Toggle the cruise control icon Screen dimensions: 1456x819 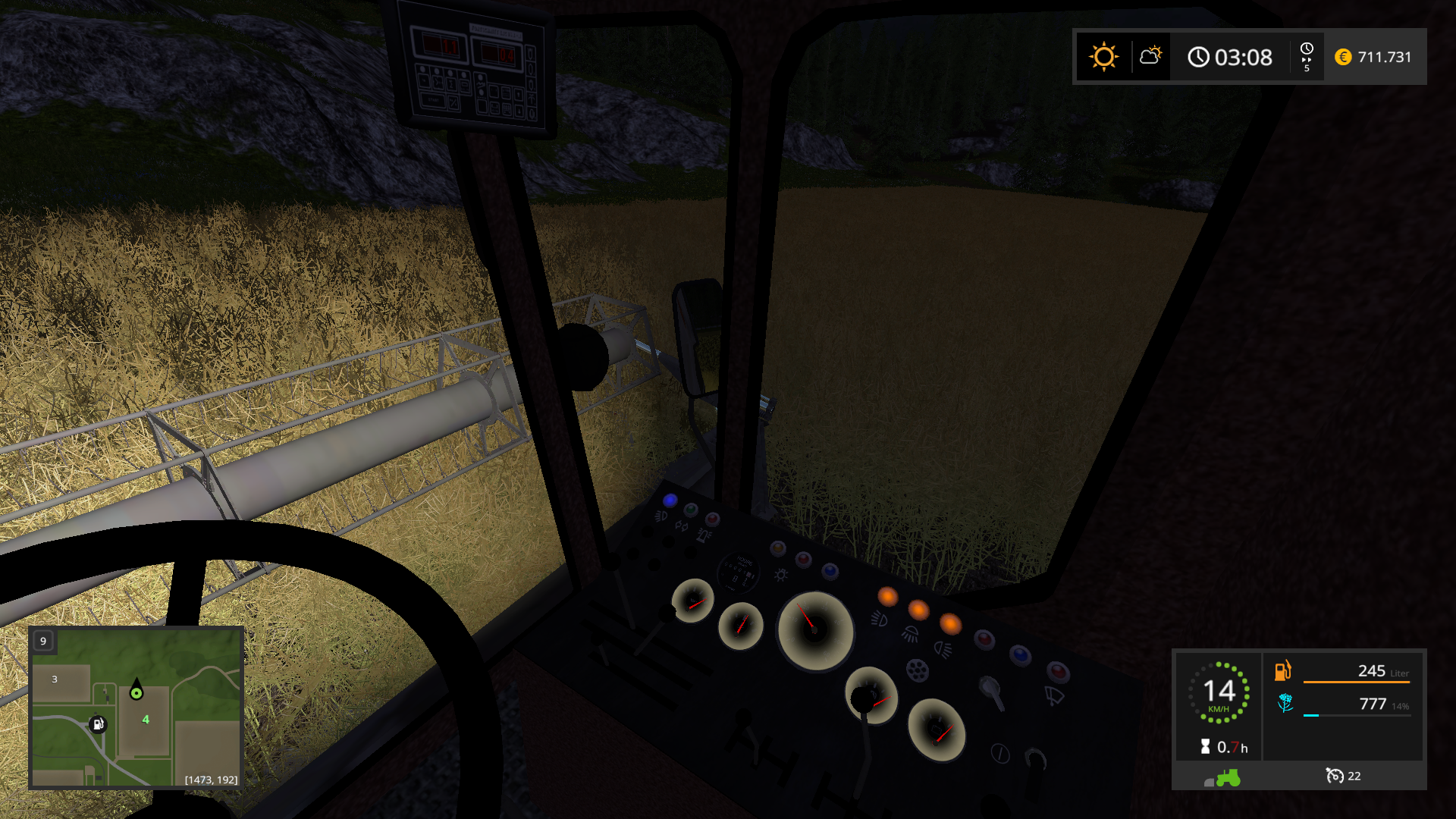click(x=1334, y=776)
